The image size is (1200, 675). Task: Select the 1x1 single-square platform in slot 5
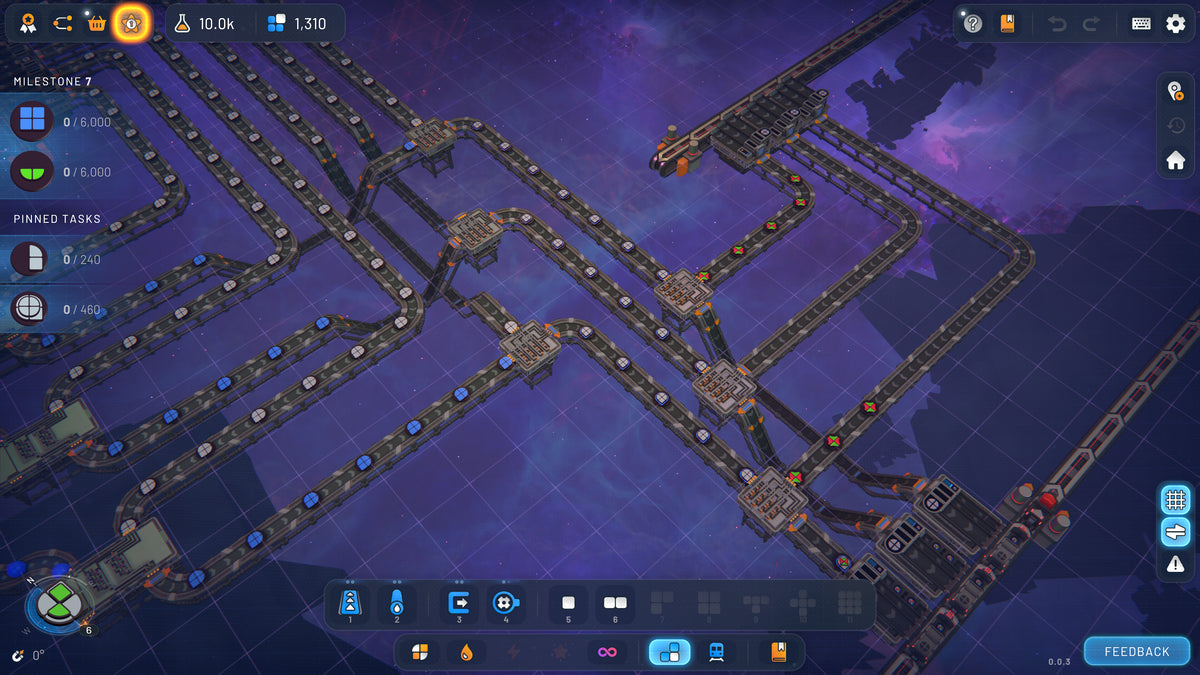(568, 603)
